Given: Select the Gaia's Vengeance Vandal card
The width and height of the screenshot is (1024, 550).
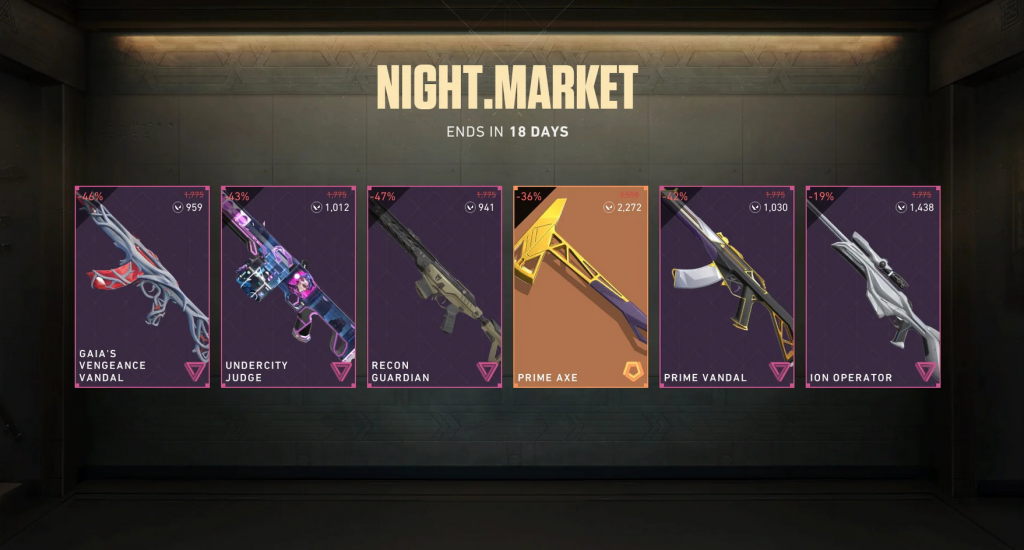Looking at the screenshot, I should (142, 287).
